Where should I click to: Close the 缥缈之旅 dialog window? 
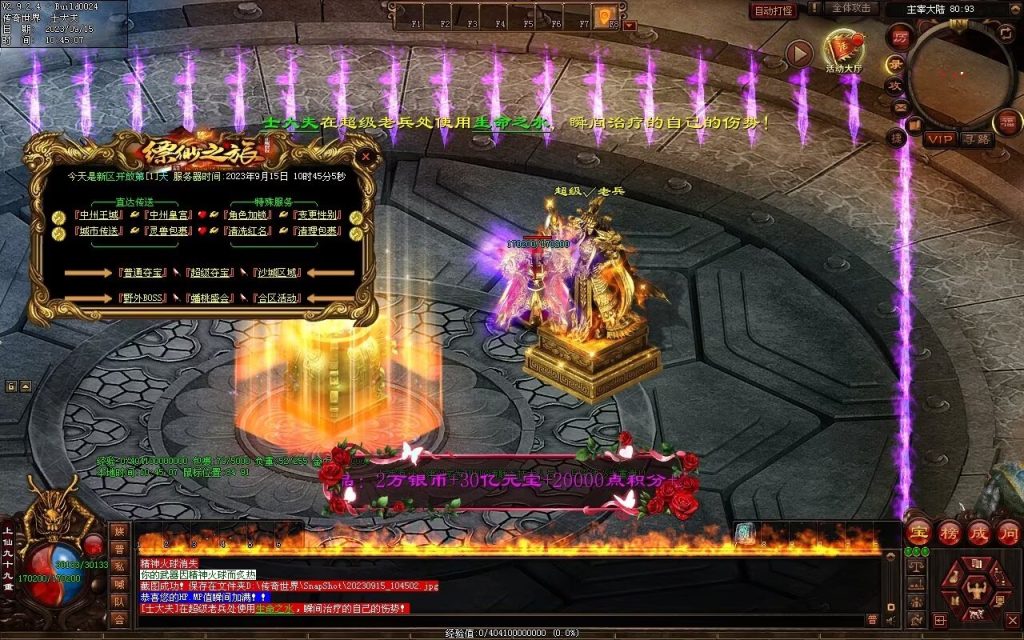pos(367,157)
